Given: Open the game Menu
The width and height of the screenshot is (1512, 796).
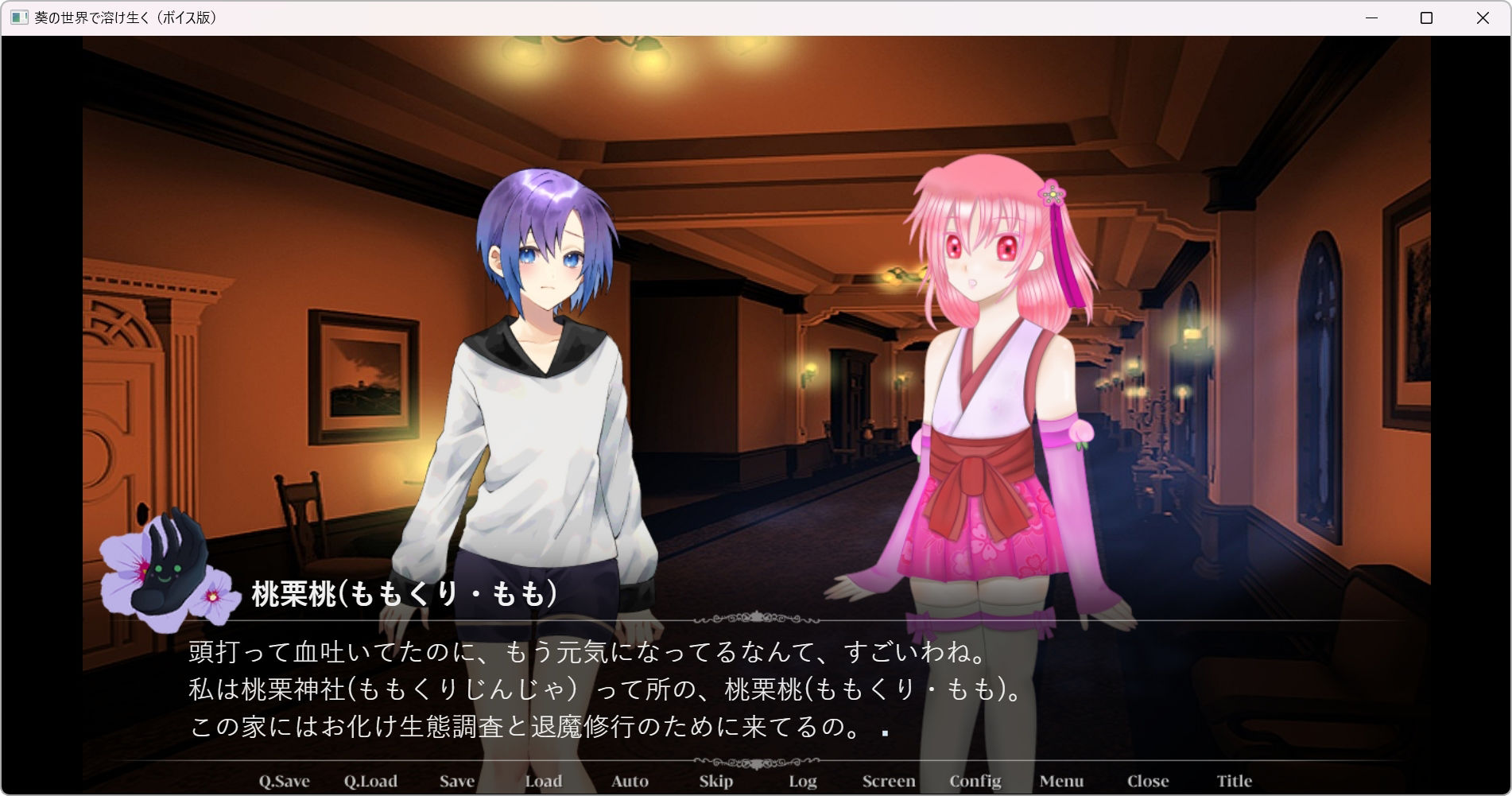Looking at the screenshot, I should coord(1061,781).
